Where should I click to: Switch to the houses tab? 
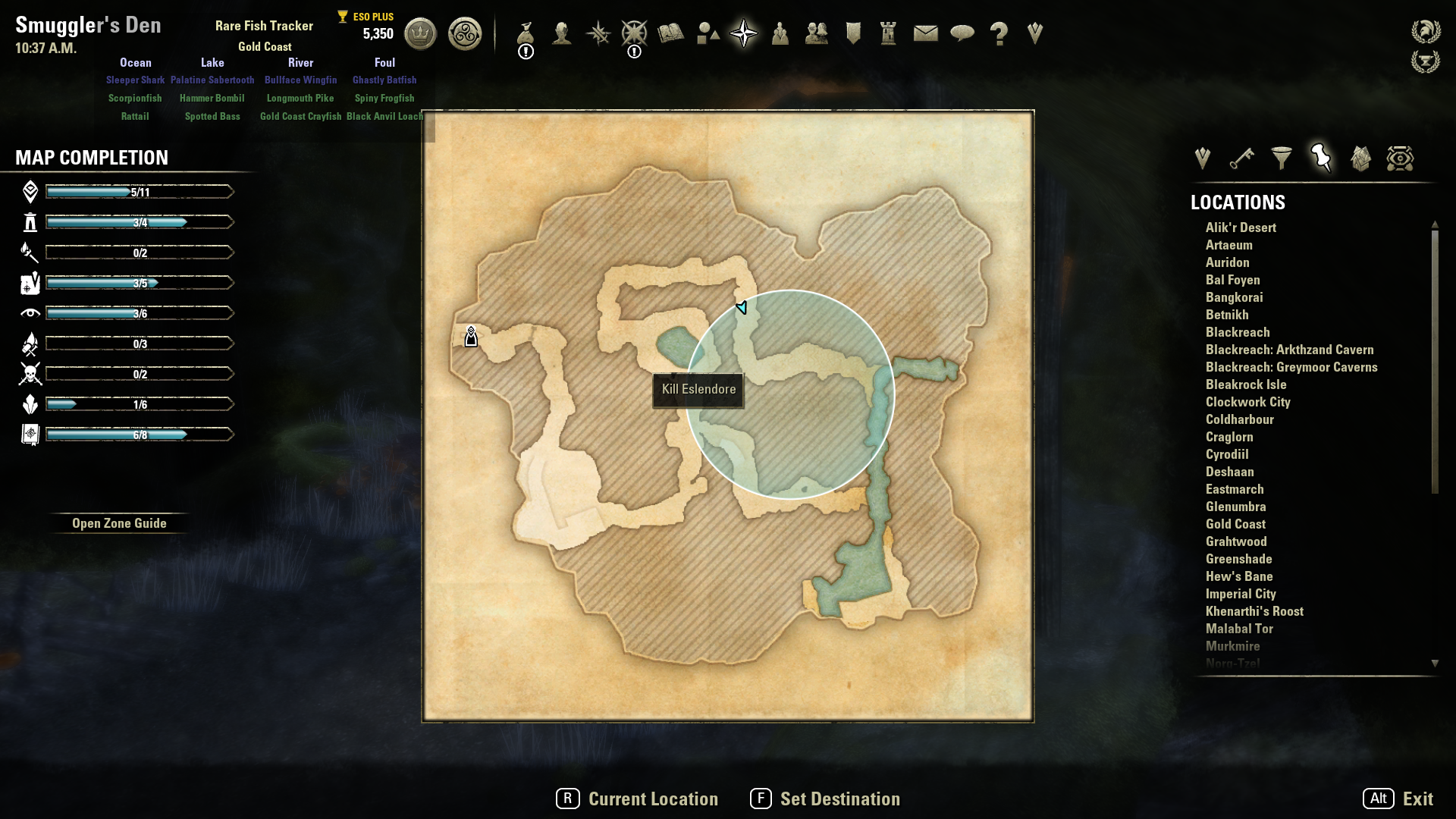pos(1360,158)
